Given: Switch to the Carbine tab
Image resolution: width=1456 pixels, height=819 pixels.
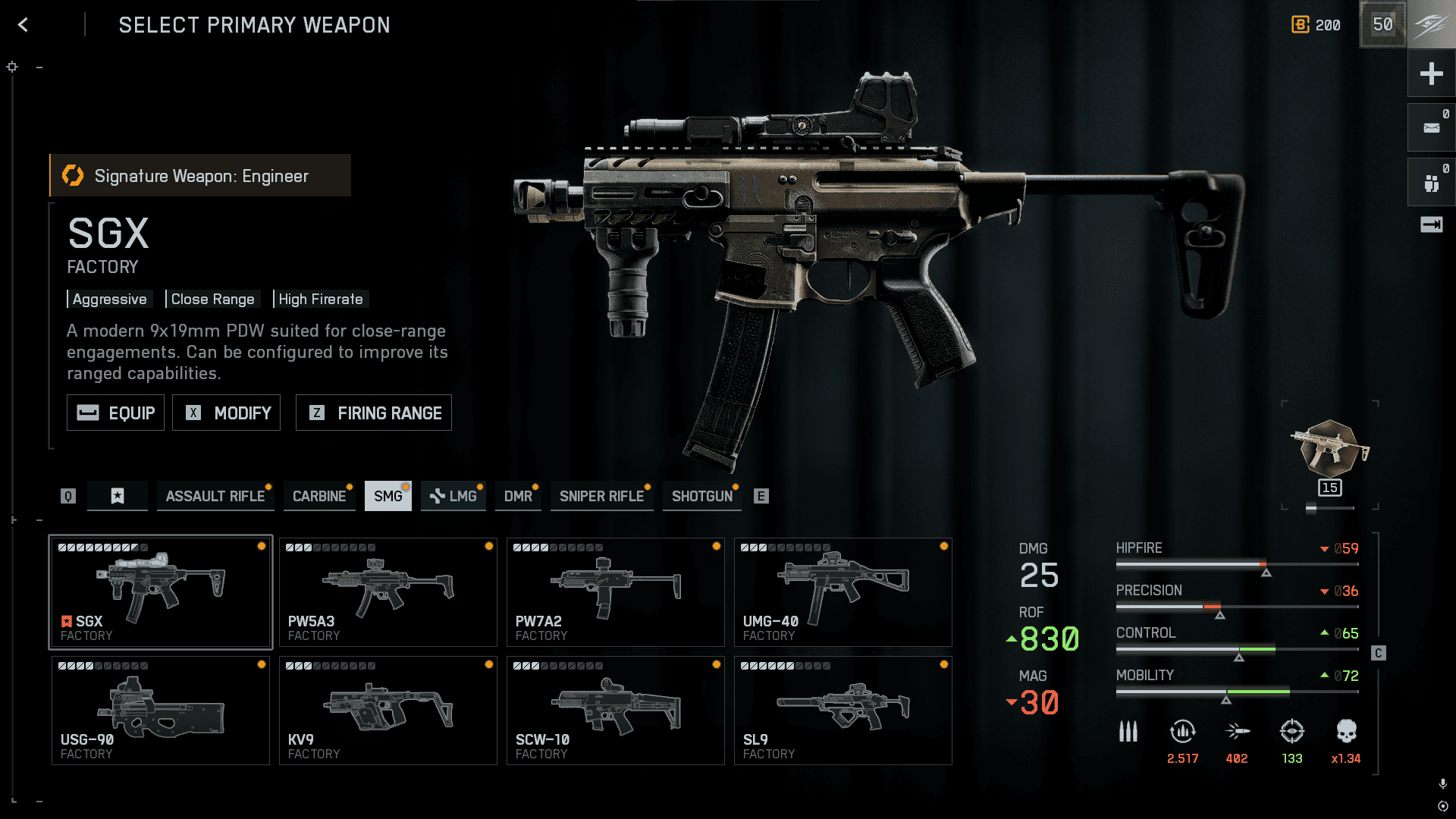Looking at the screenshot, I should point(319,496).
